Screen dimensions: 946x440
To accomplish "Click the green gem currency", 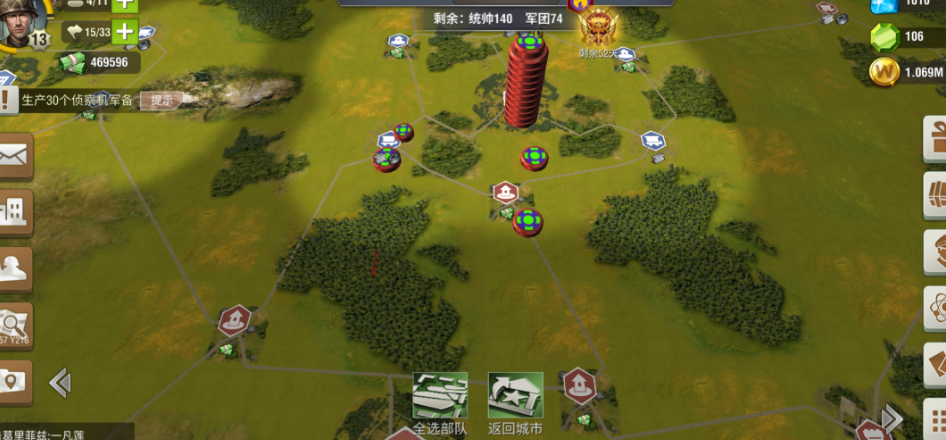I will (x=884, y=37).
